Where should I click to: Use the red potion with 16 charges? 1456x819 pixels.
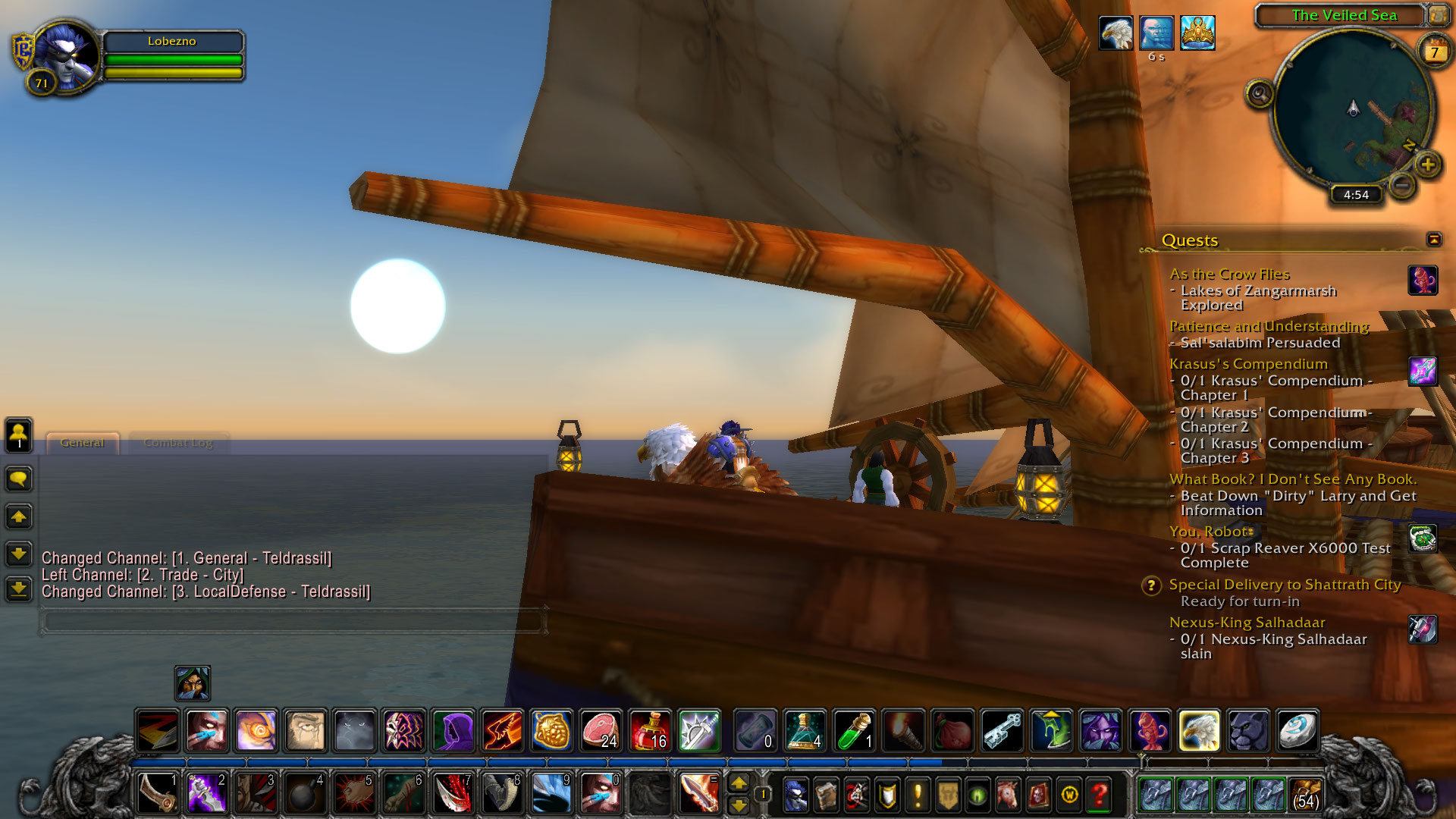pyautogui.click(x=649, y=730)
